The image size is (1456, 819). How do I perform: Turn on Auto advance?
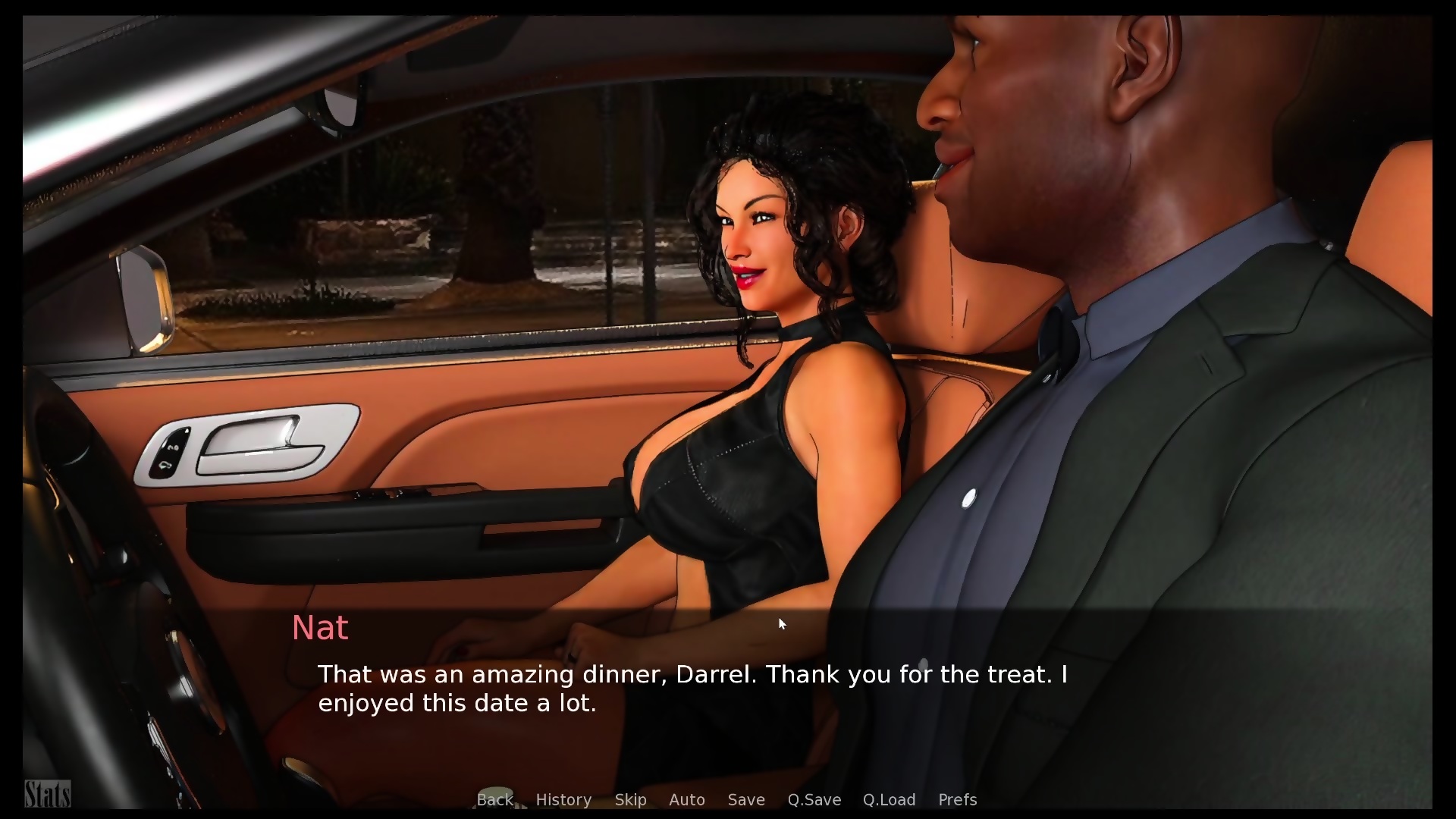[x=686, y=799]
